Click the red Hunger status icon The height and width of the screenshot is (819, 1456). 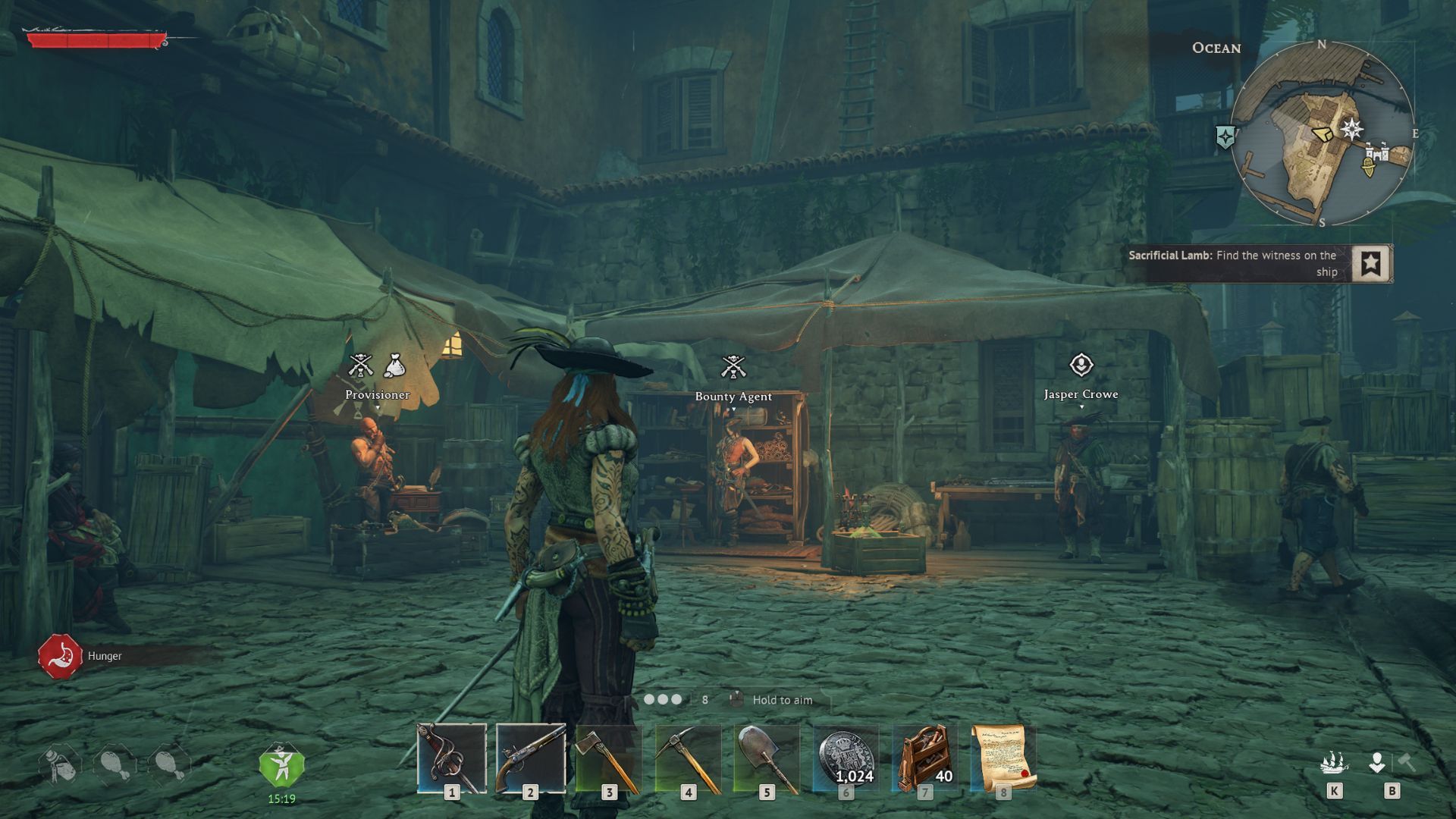point(60,656)
